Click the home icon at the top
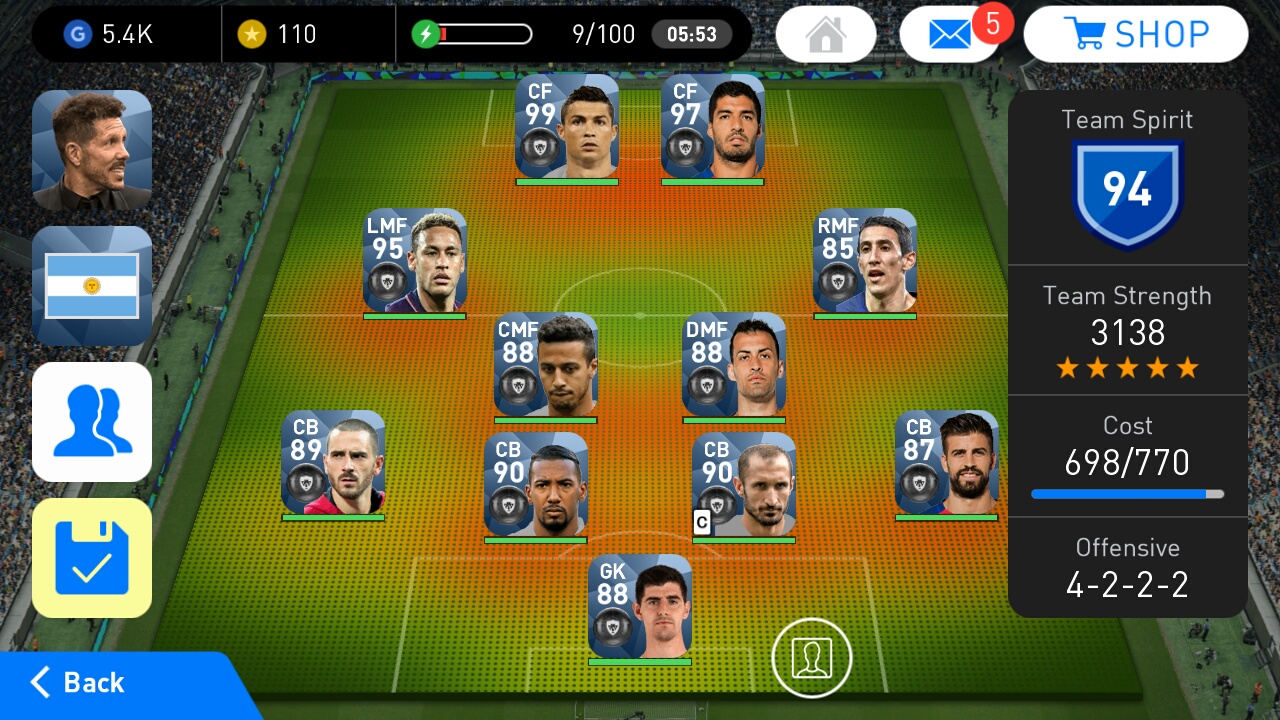 (x=825, y=33)
